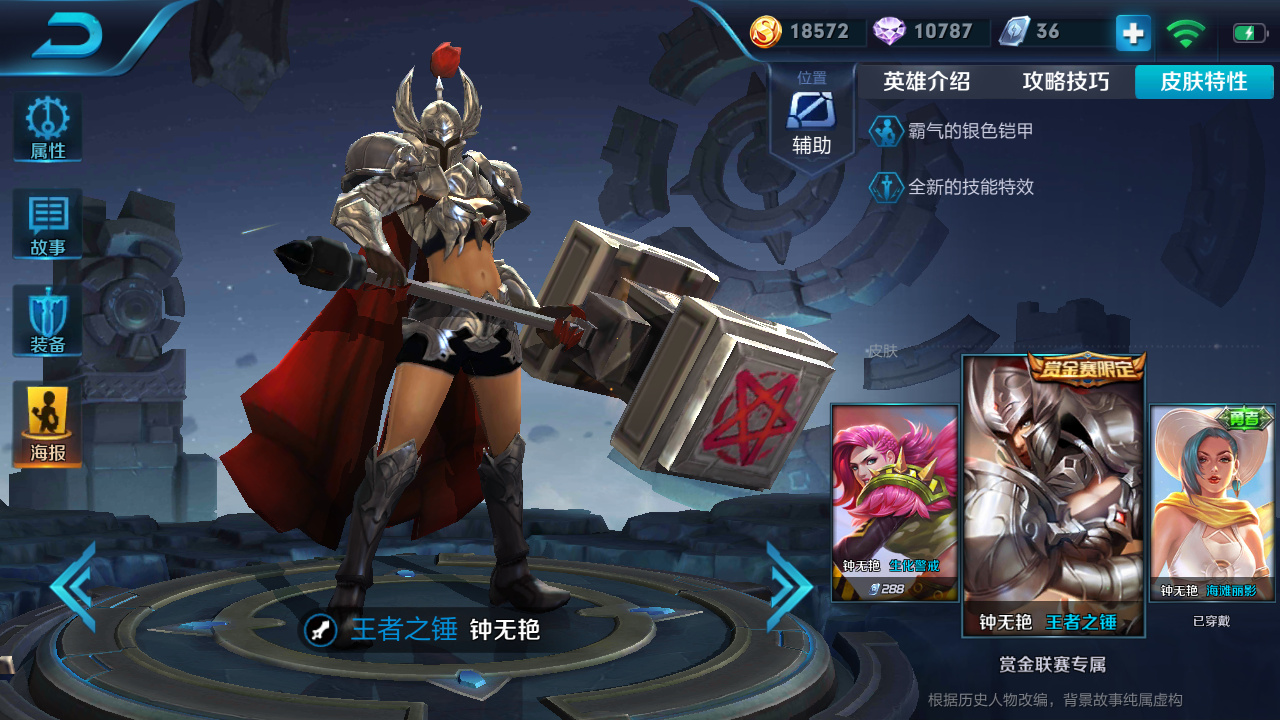Click the skill effects feature icon

pyautogui.click(x=886, y=187)
